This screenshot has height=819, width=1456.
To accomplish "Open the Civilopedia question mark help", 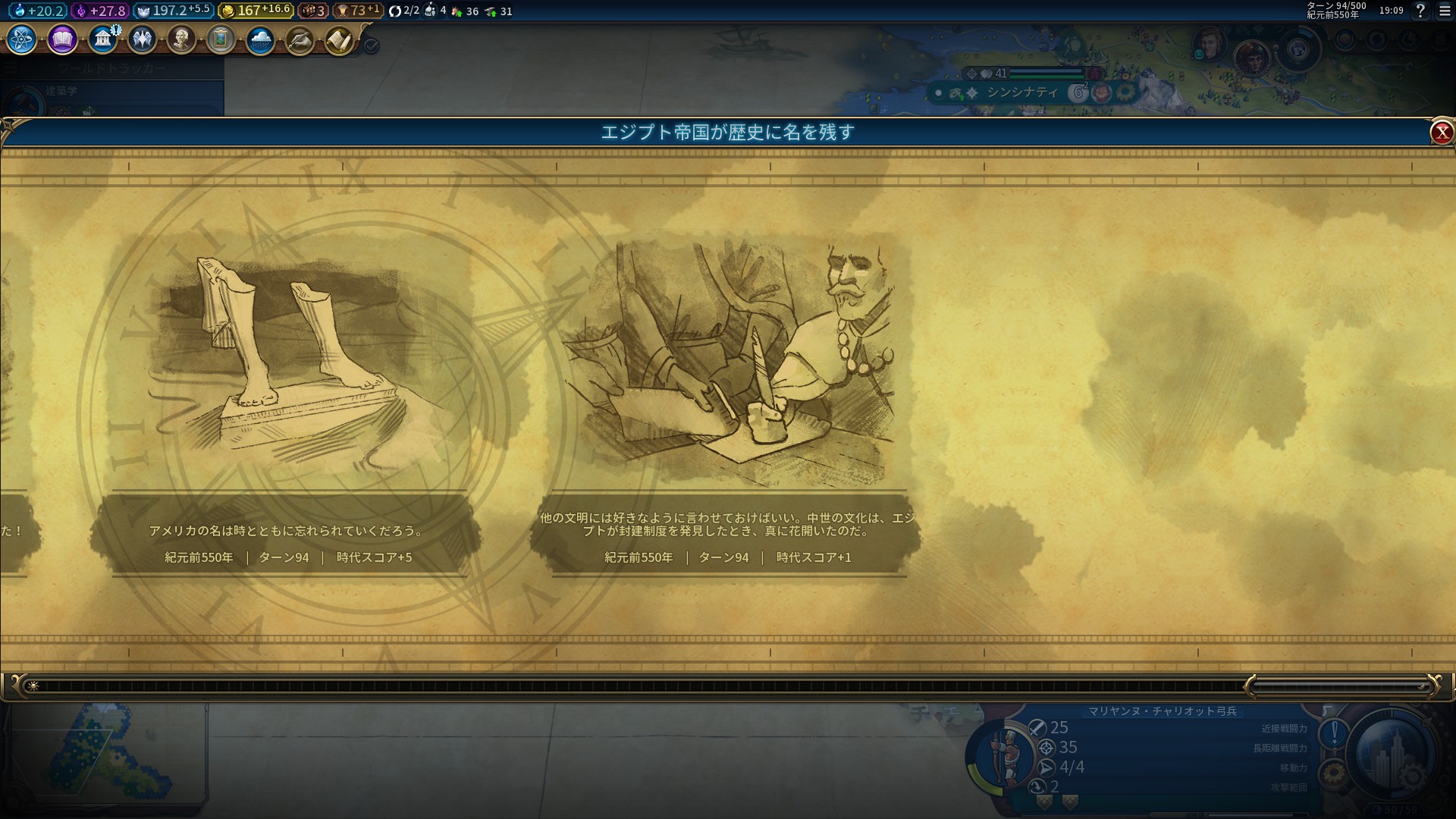I will (1420, 11).
